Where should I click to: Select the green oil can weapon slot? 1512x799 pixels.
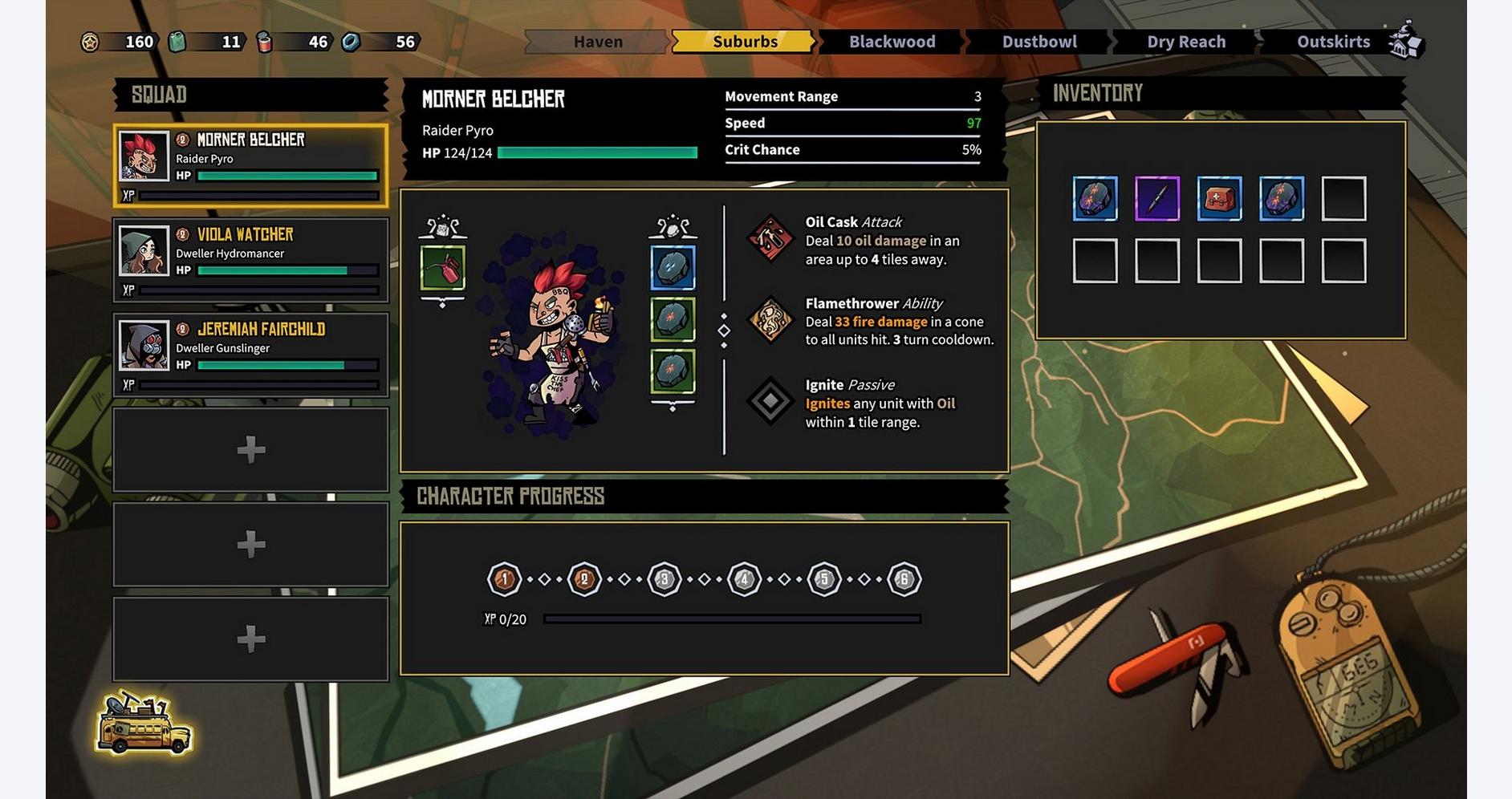(442, 268)
